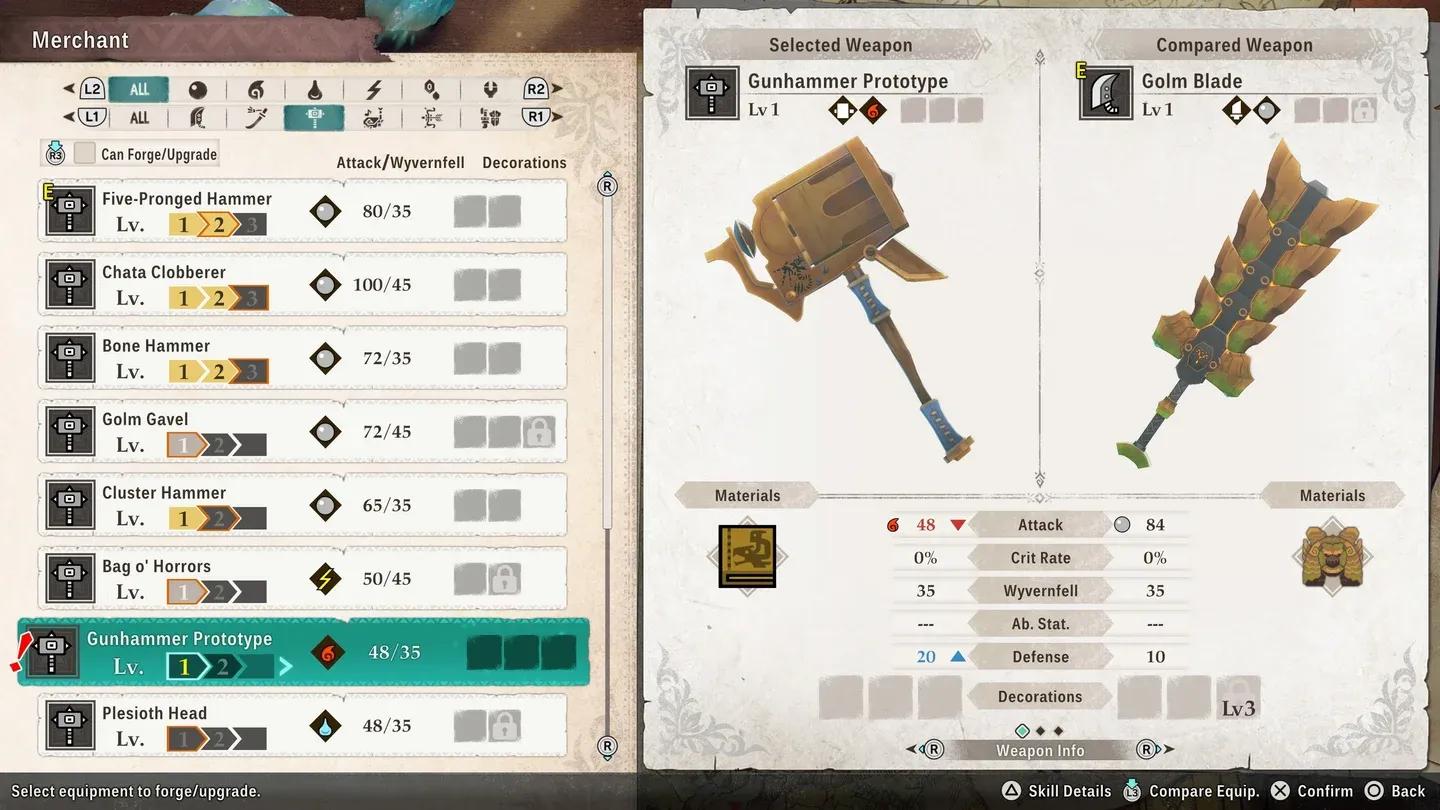Select the Bone Hammer entry
1440x810 pixels.
pyautogui.click(x=302, y=358)
